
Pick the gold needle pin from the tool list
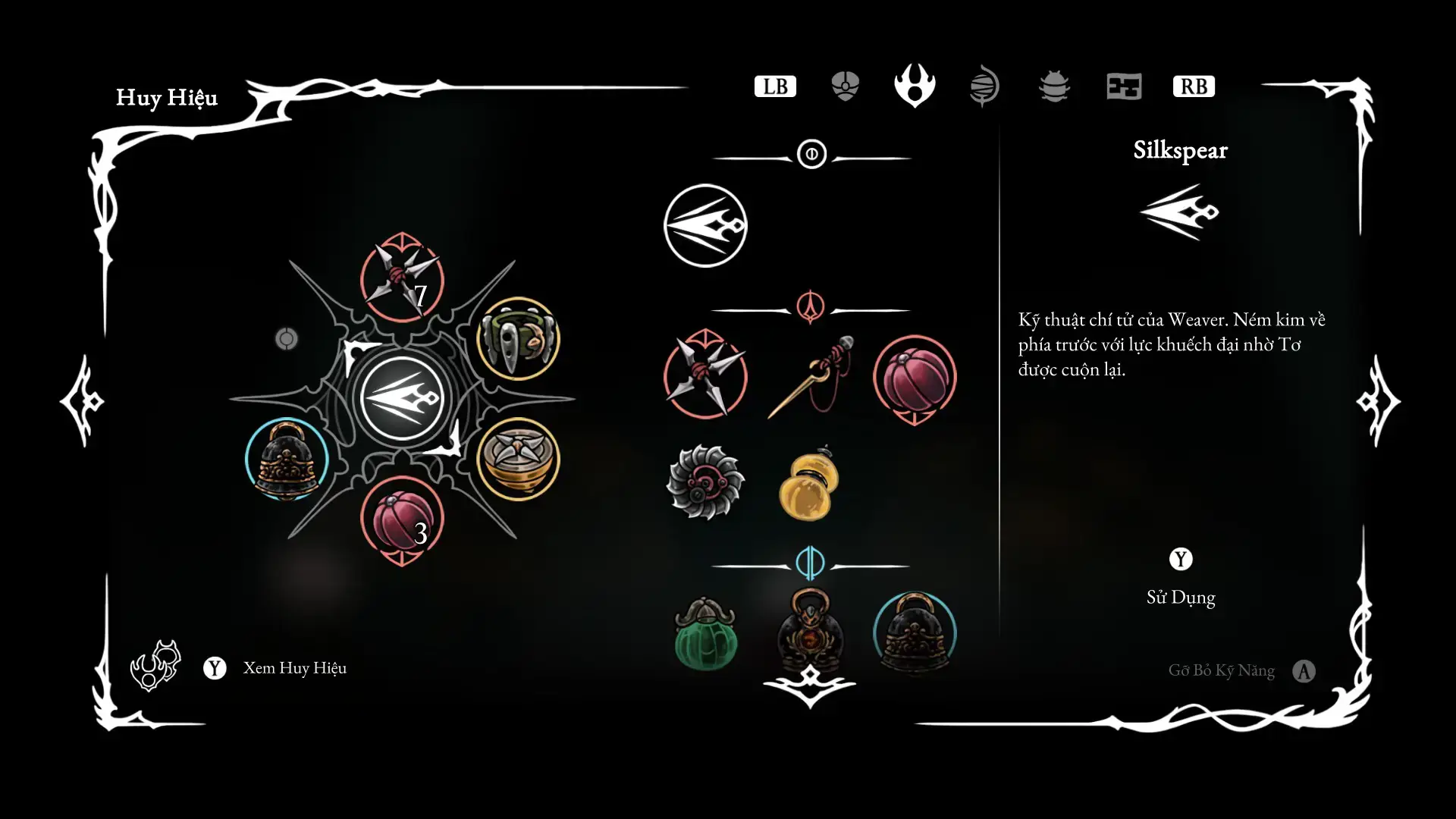(x=810, y=376)
